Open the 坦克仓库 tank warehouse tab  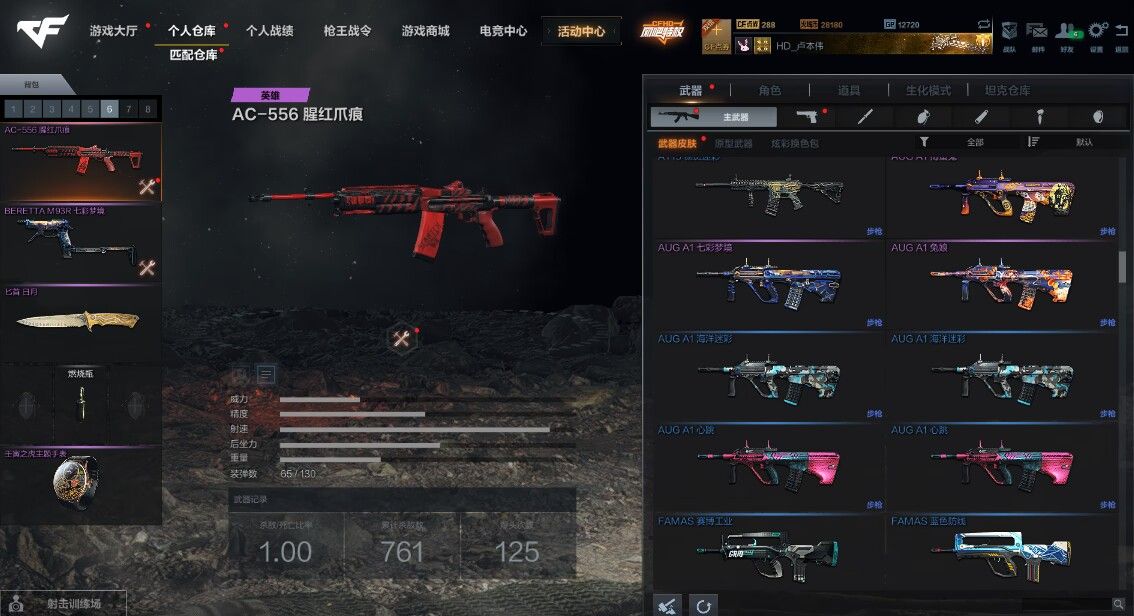[x=1007, y=90]
